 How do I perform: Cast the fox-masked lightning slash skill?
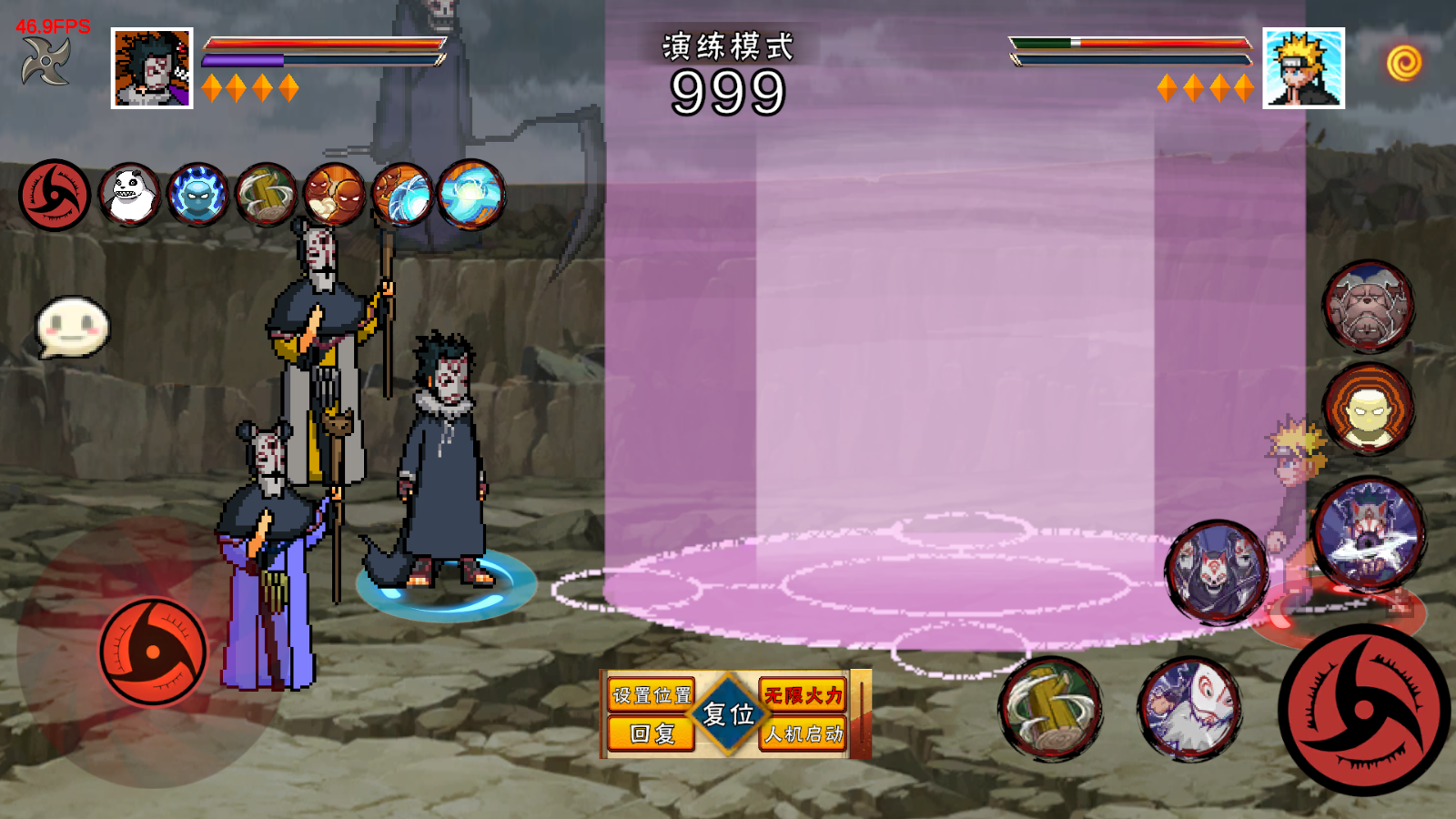click(x=1368, y=532)
